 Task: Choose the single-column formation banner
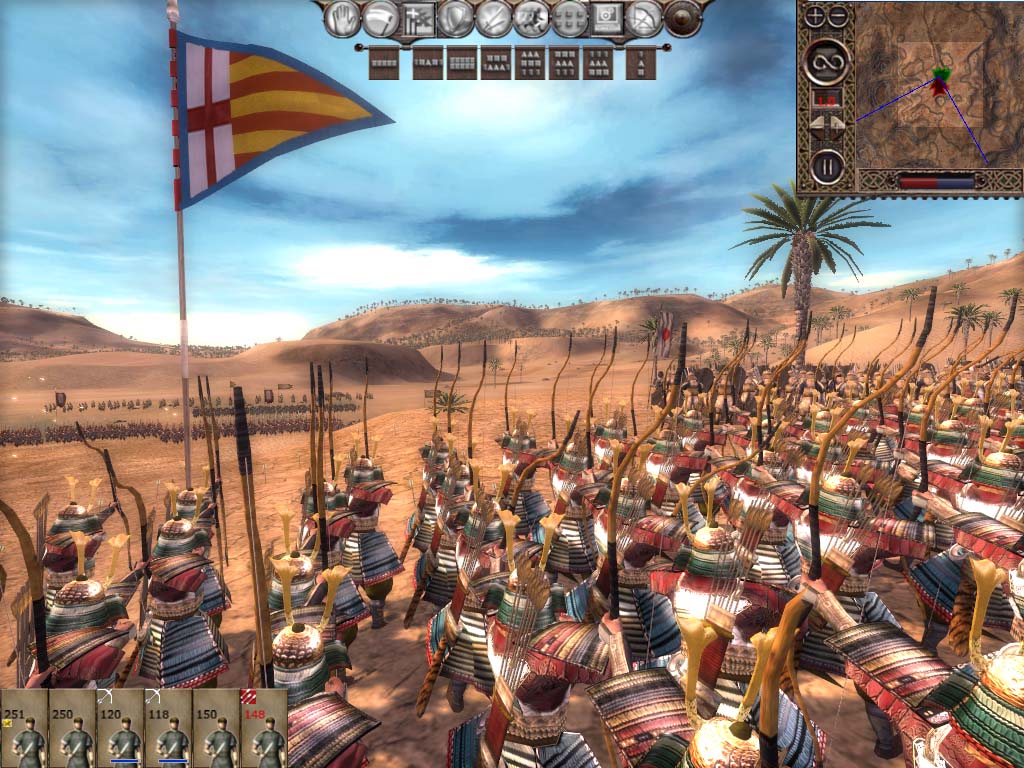pyautogui.click(x=641, y=63)
